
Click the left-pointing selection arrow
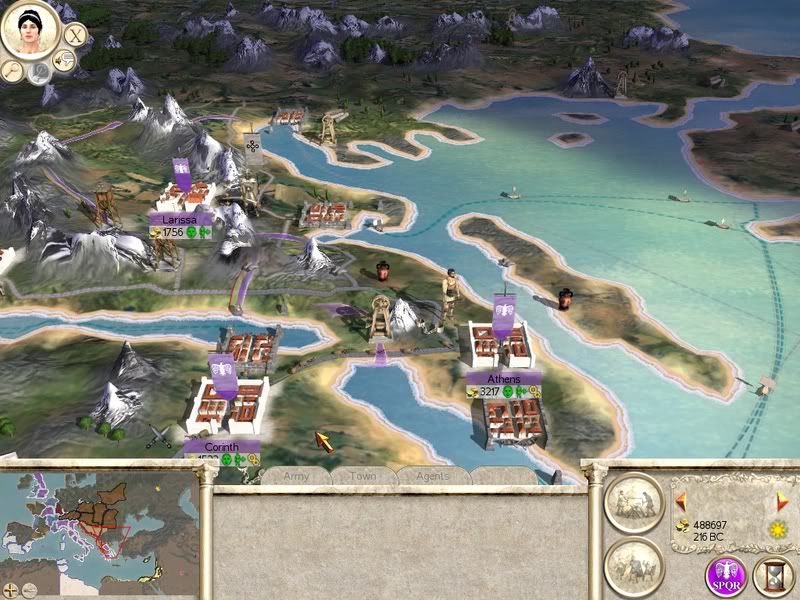(x=681, y=499)
